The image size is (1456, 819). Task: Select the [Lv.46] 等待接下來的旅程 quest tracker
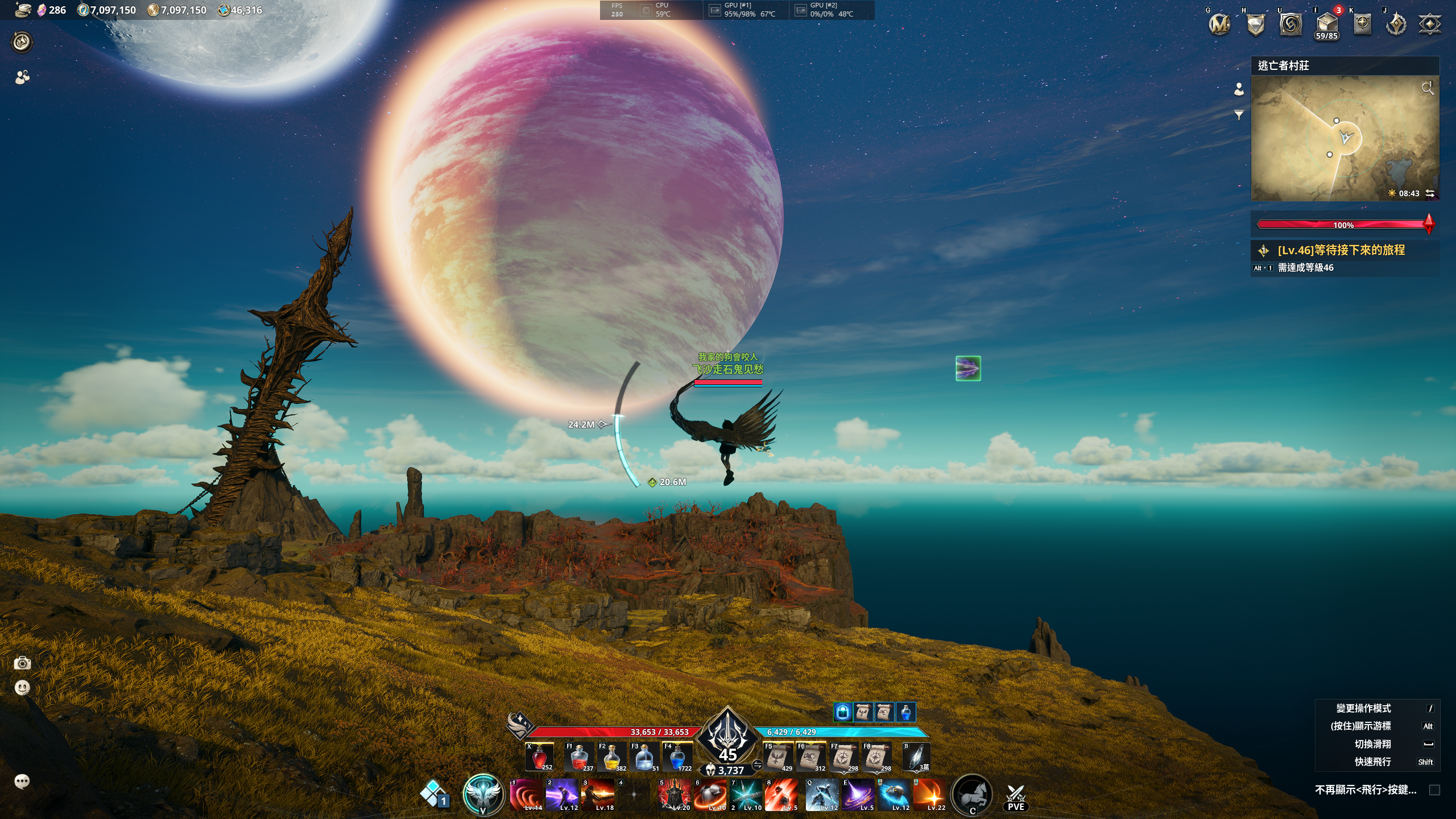[x=1341, y=250]
